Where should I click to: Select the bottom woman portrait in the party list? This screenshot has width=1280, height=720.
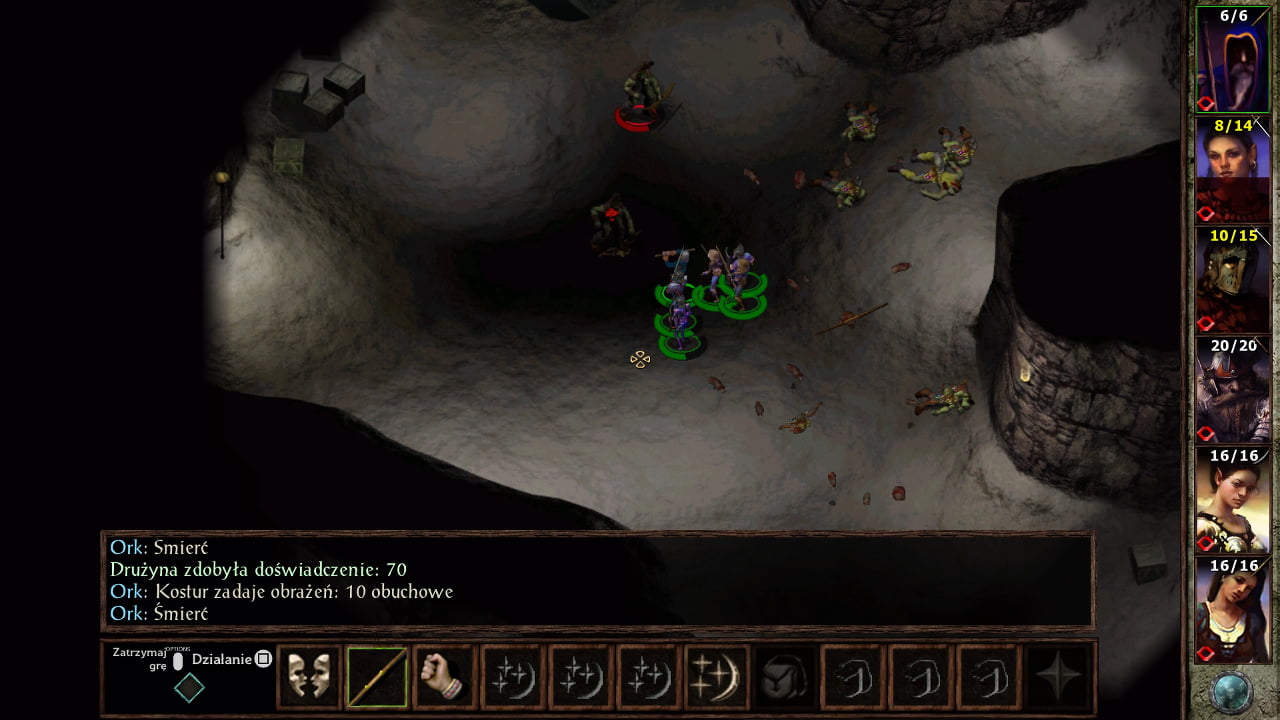[1232, 610]
